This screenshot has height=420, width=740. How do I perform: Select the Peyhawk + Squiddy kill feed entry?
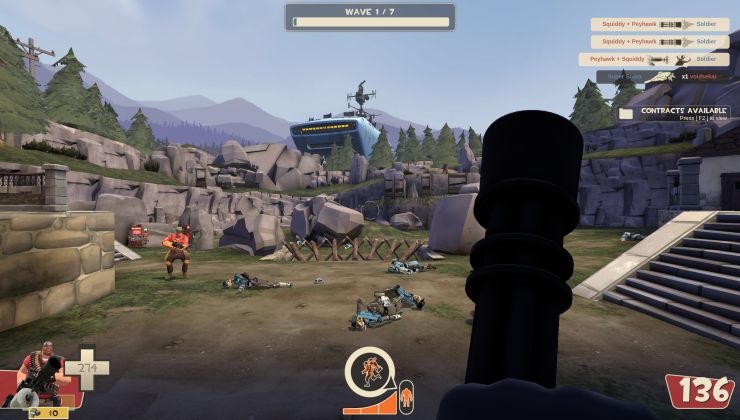(x=654, y=59)
